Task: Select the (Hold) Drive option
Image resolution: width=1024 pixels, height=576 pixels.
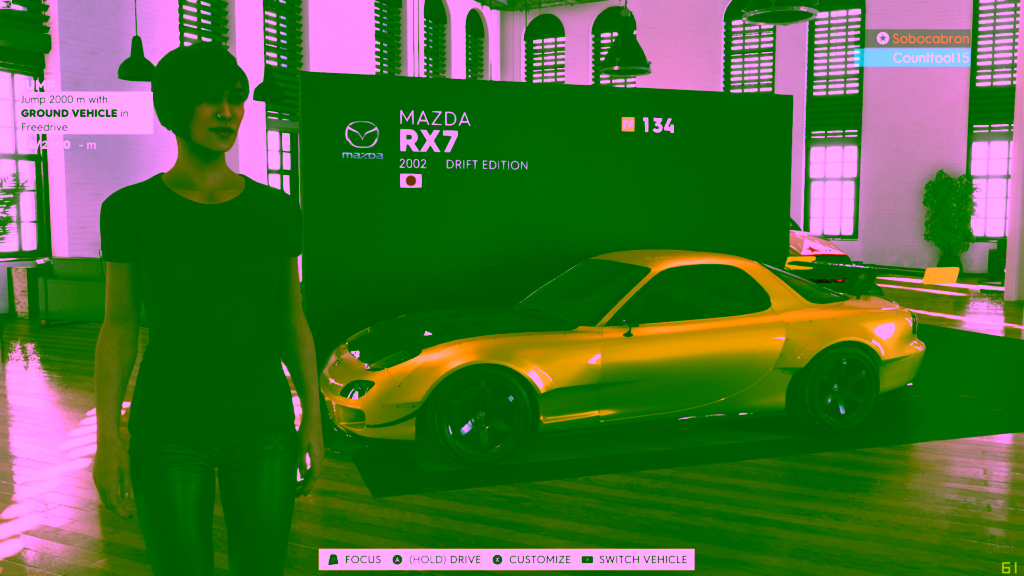Action: [x=437, y=560]
